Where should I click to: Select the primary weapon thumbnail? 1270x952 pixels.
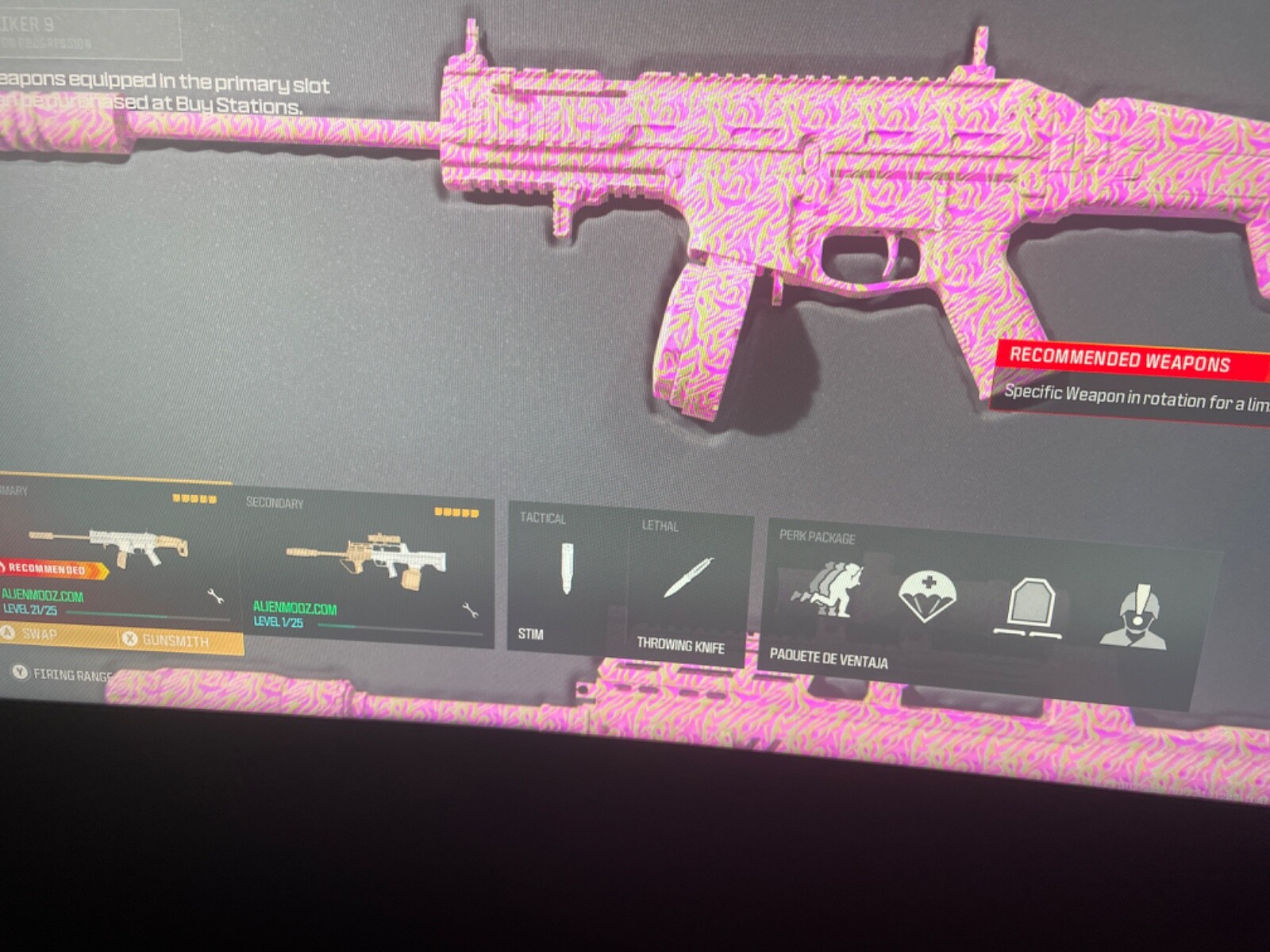coord(119,543)
